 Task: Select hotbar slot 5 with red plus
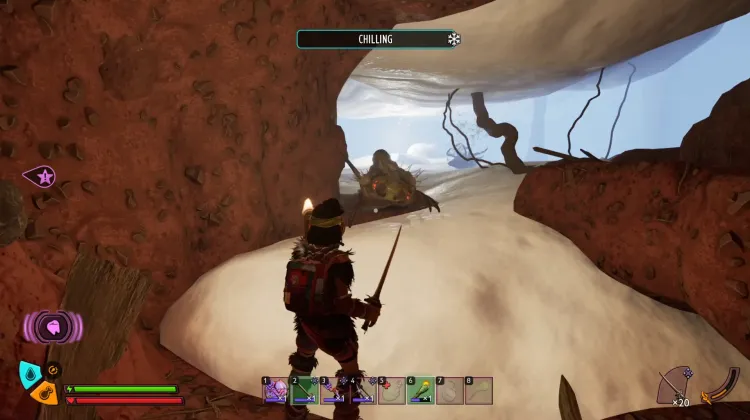point(391,390)
